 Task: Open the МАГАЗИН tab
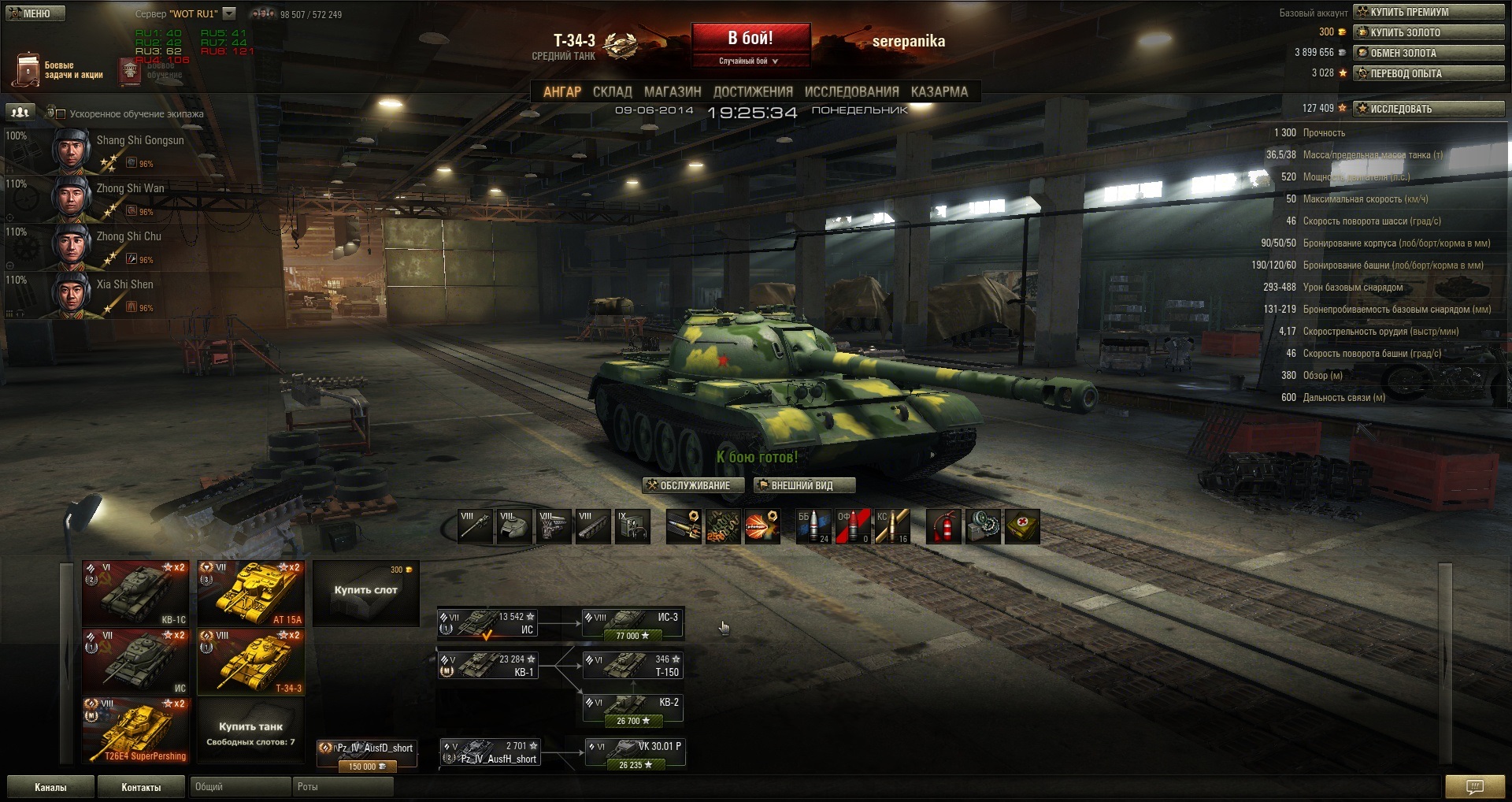(x=672, y=92)
